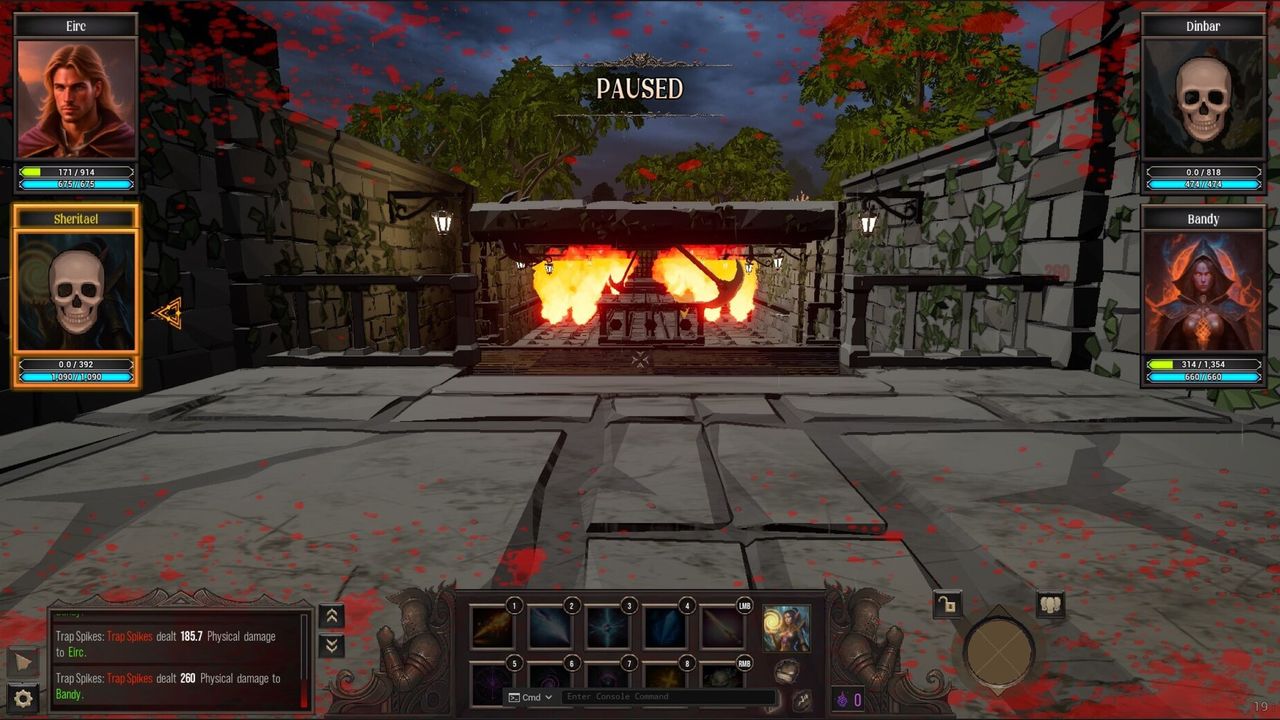The height and width of the screenshot is (720, 1280).
Task: Open the Cmd console dropdown
Action: (x=530, y=697)
